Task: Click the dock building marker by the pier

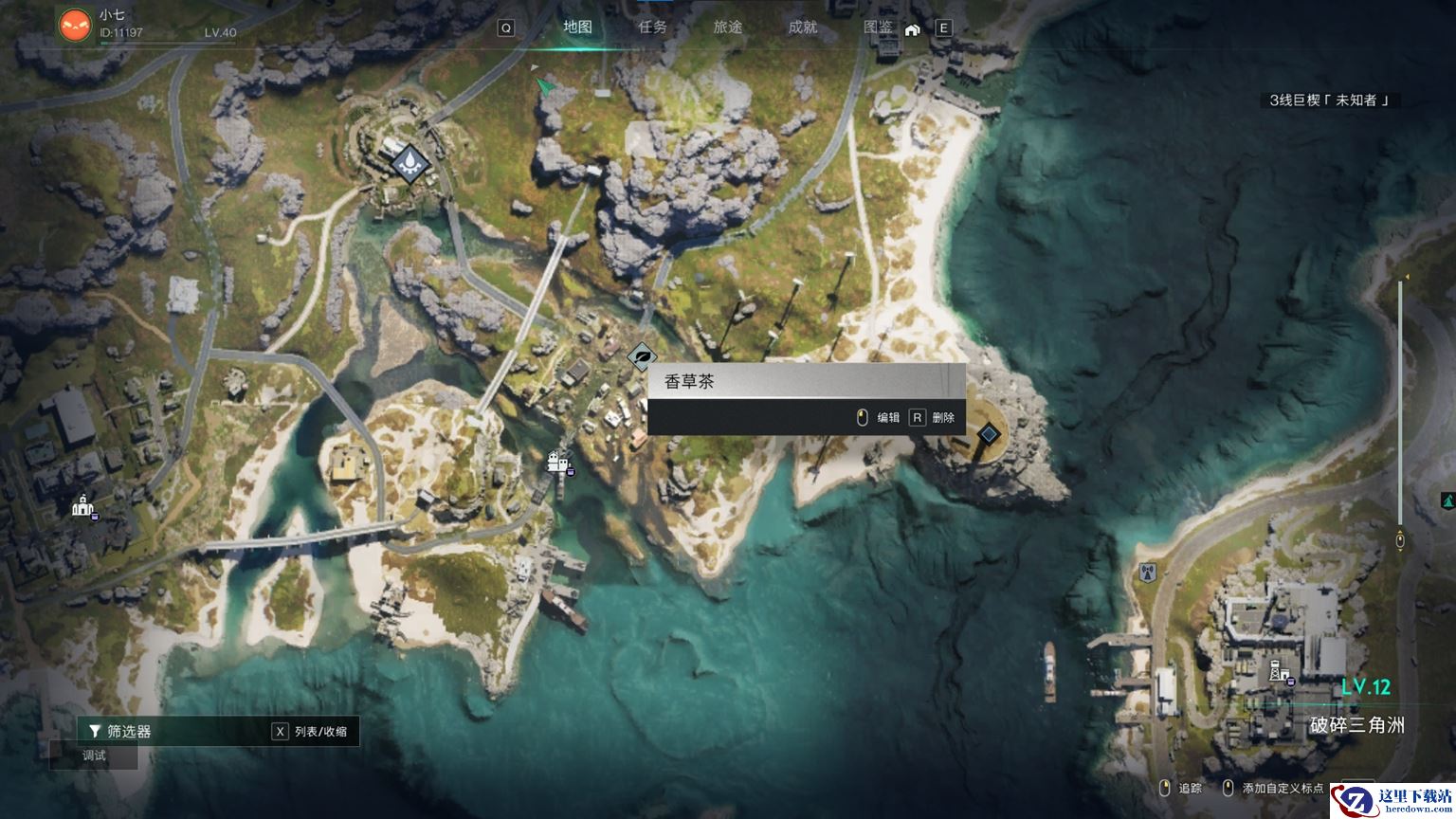Action: point(556,463)
